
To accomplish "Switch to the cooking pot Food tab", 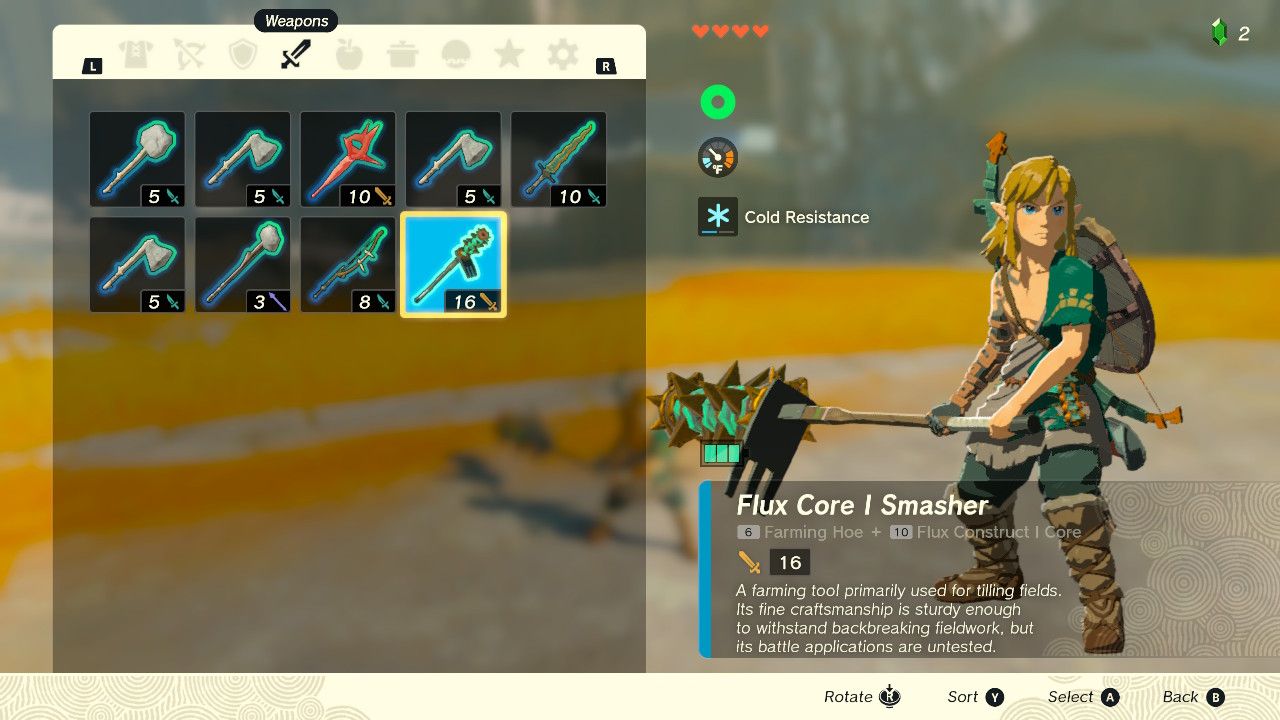I will [x=403, y=55].
